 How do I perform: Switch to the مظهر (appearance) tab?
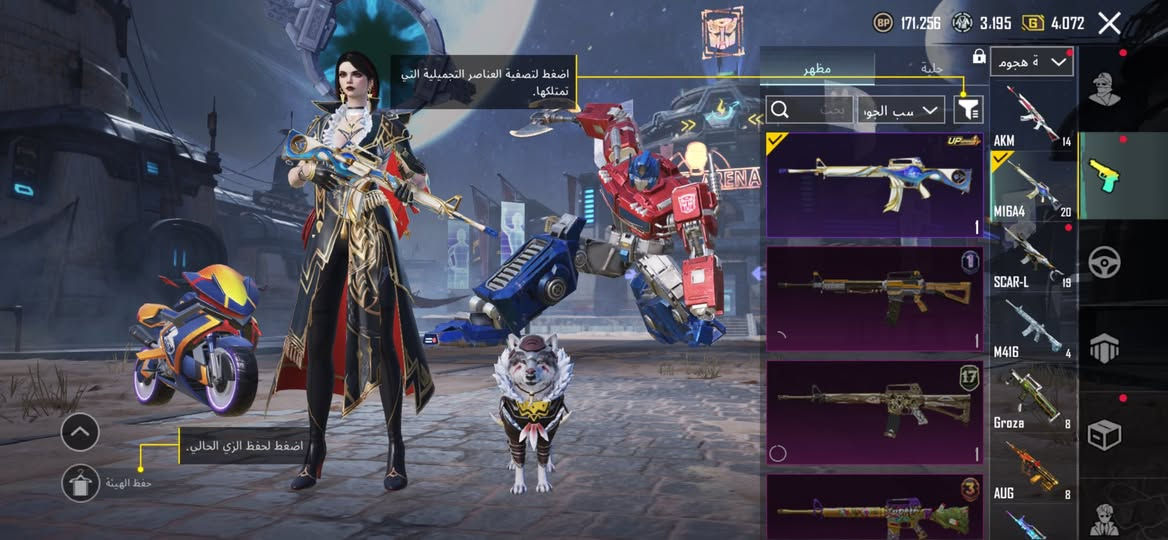tap(817, 68)
